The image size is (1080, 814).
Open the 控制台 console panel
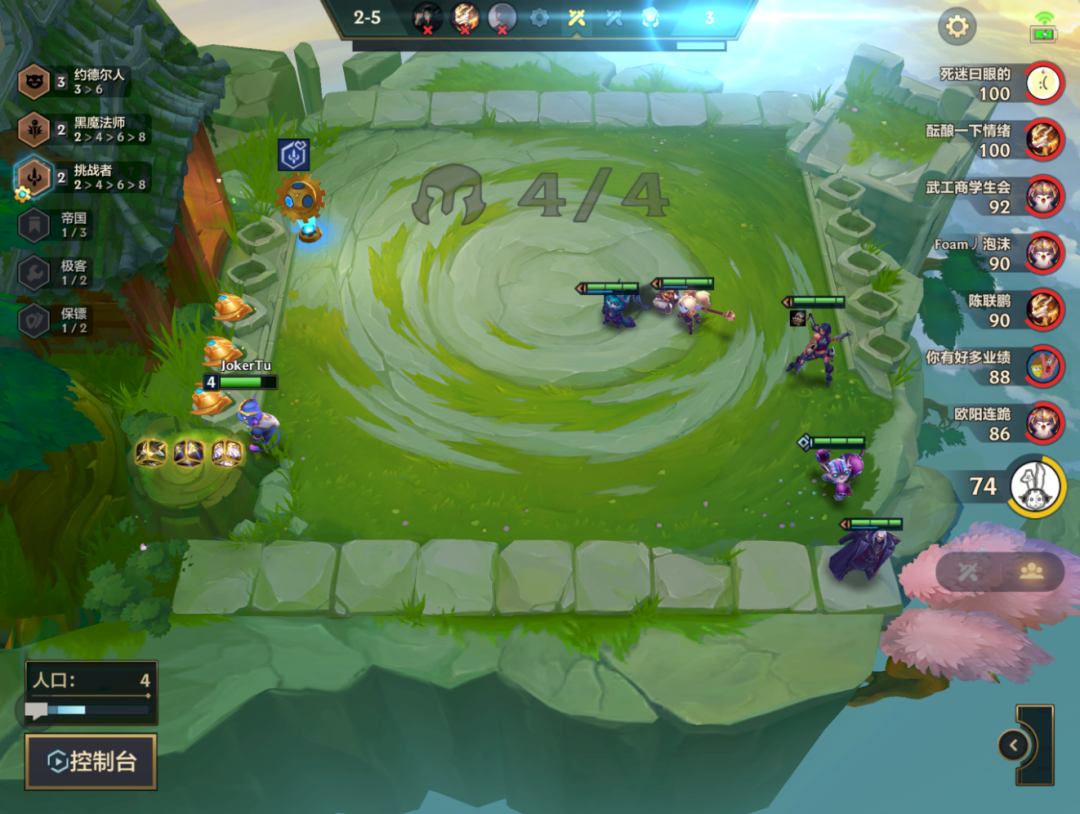pos(91,761)
